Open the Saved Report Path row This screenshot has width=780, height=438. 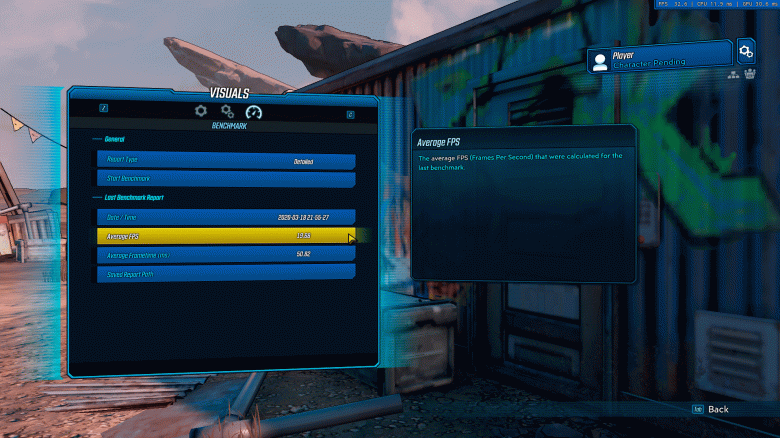tap(226, 273)
